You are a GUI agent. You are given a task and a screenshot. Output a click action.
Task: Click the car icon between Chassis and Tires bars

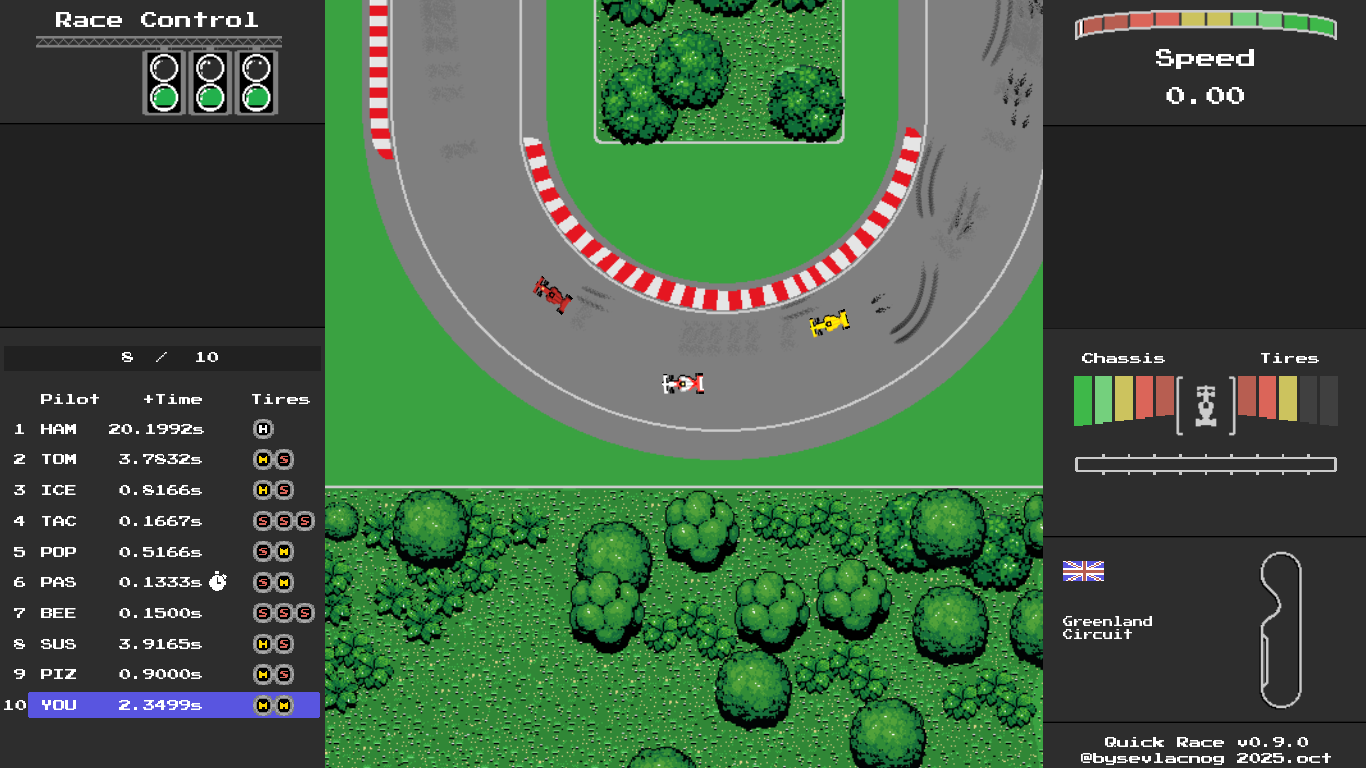point(1205,404)
